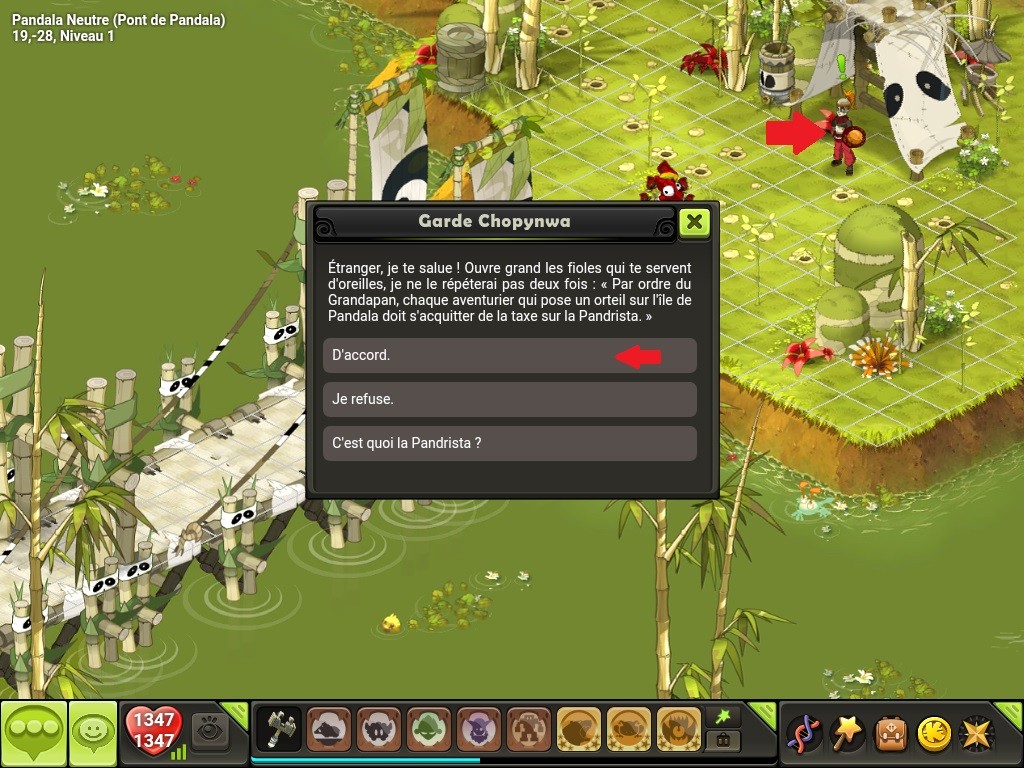Select the "Je refuse." reply option
1024x768 pixels.
click(509, 399)
